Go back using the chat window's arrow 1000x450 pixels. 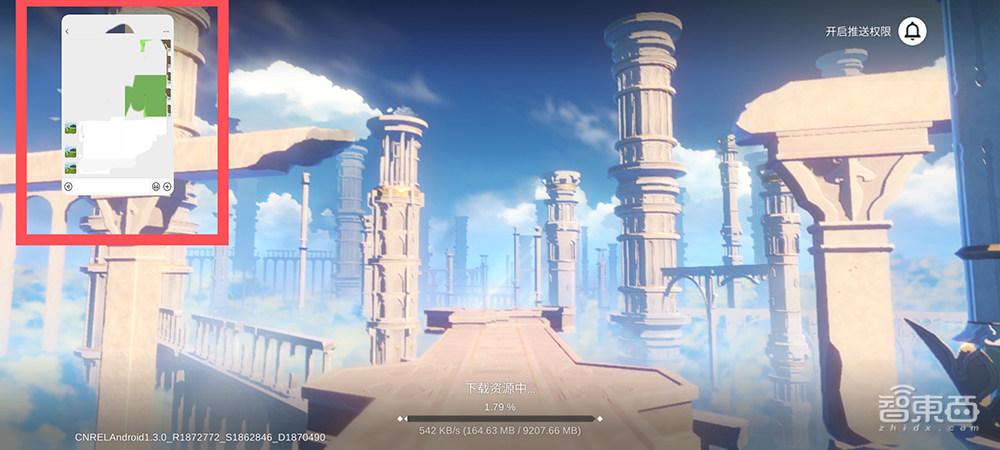tap(67, 32)
